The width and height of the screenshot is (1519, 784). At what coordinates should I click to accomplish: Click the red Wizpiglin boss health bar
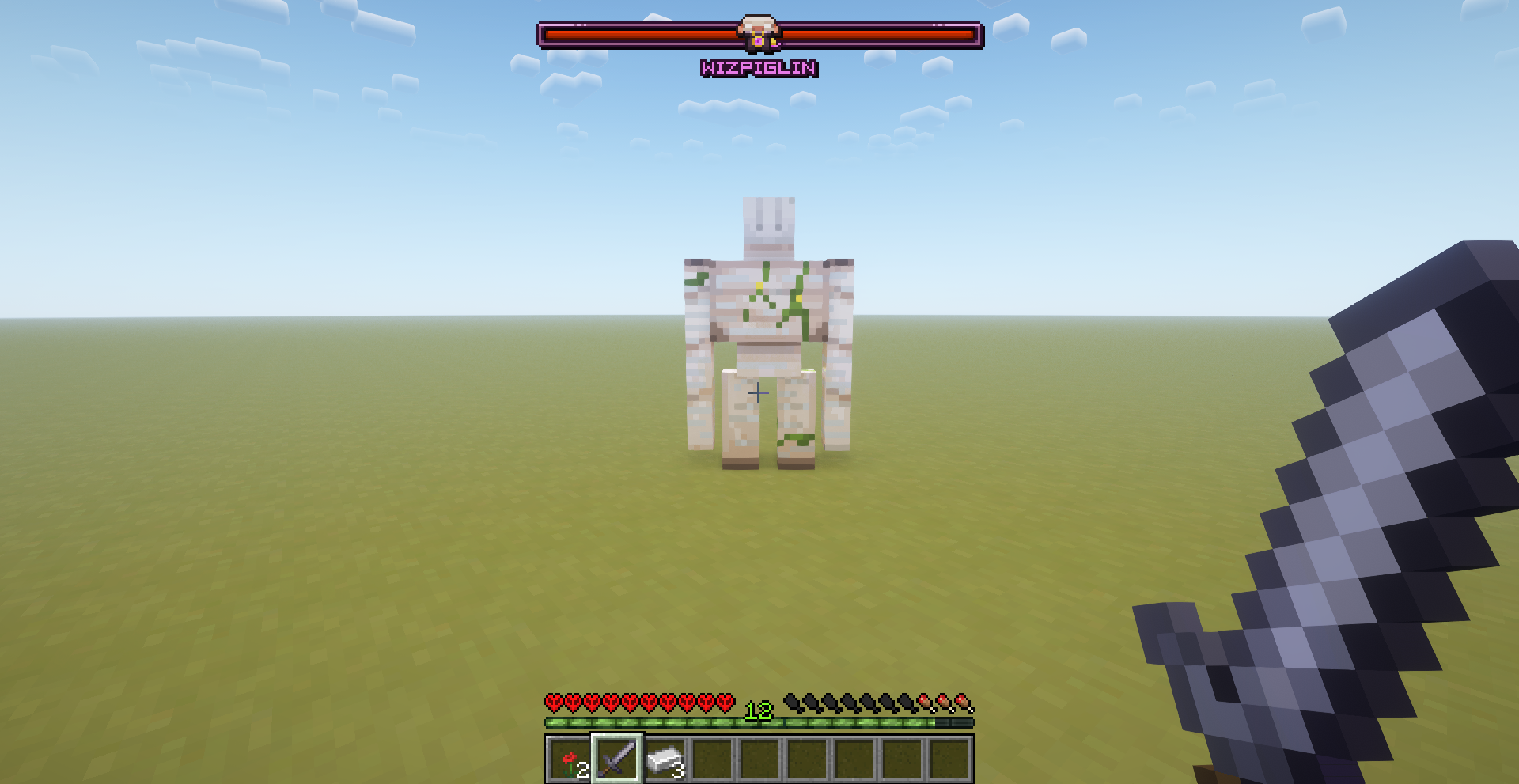633,33
